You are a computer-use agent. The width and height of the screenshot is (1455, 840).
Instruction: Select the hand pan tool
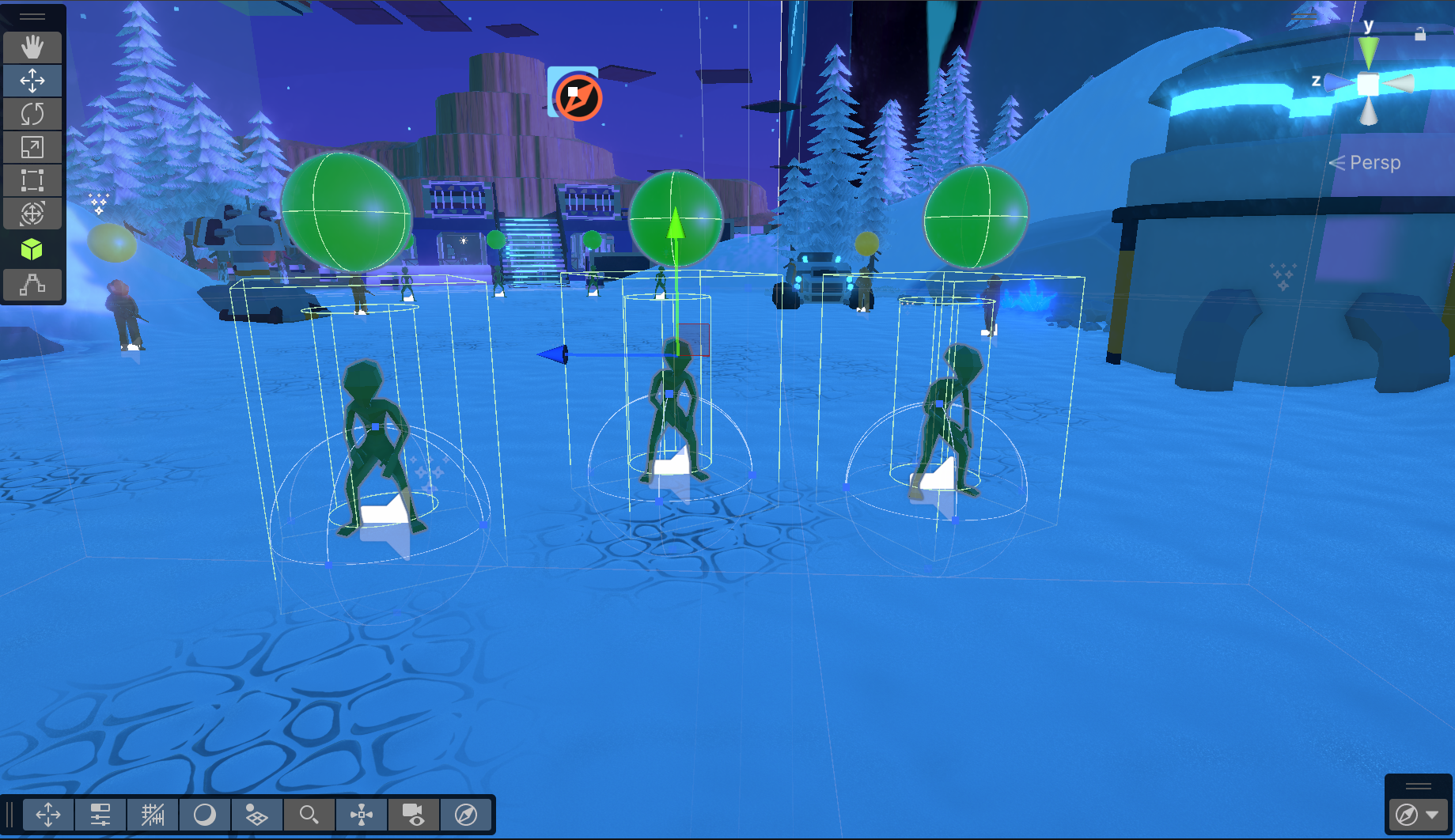click(x=32, y=47)
